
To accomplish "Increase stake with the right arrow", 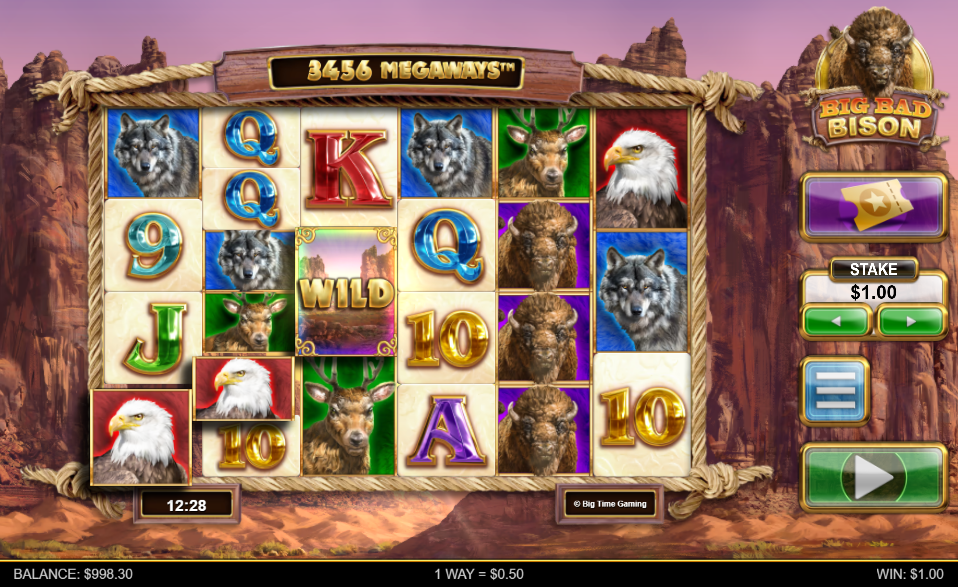I will (911, 321).
